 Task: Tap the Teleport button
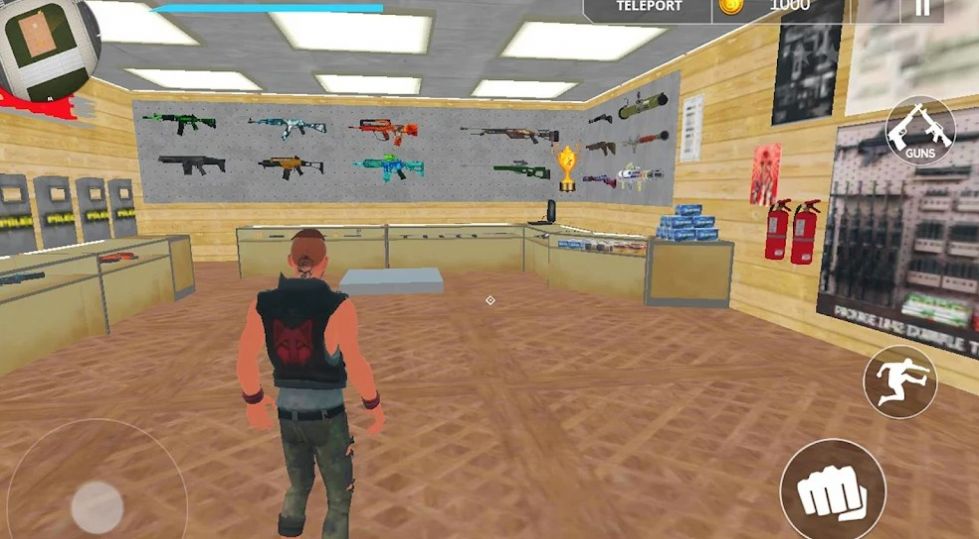tap(649, 8)
